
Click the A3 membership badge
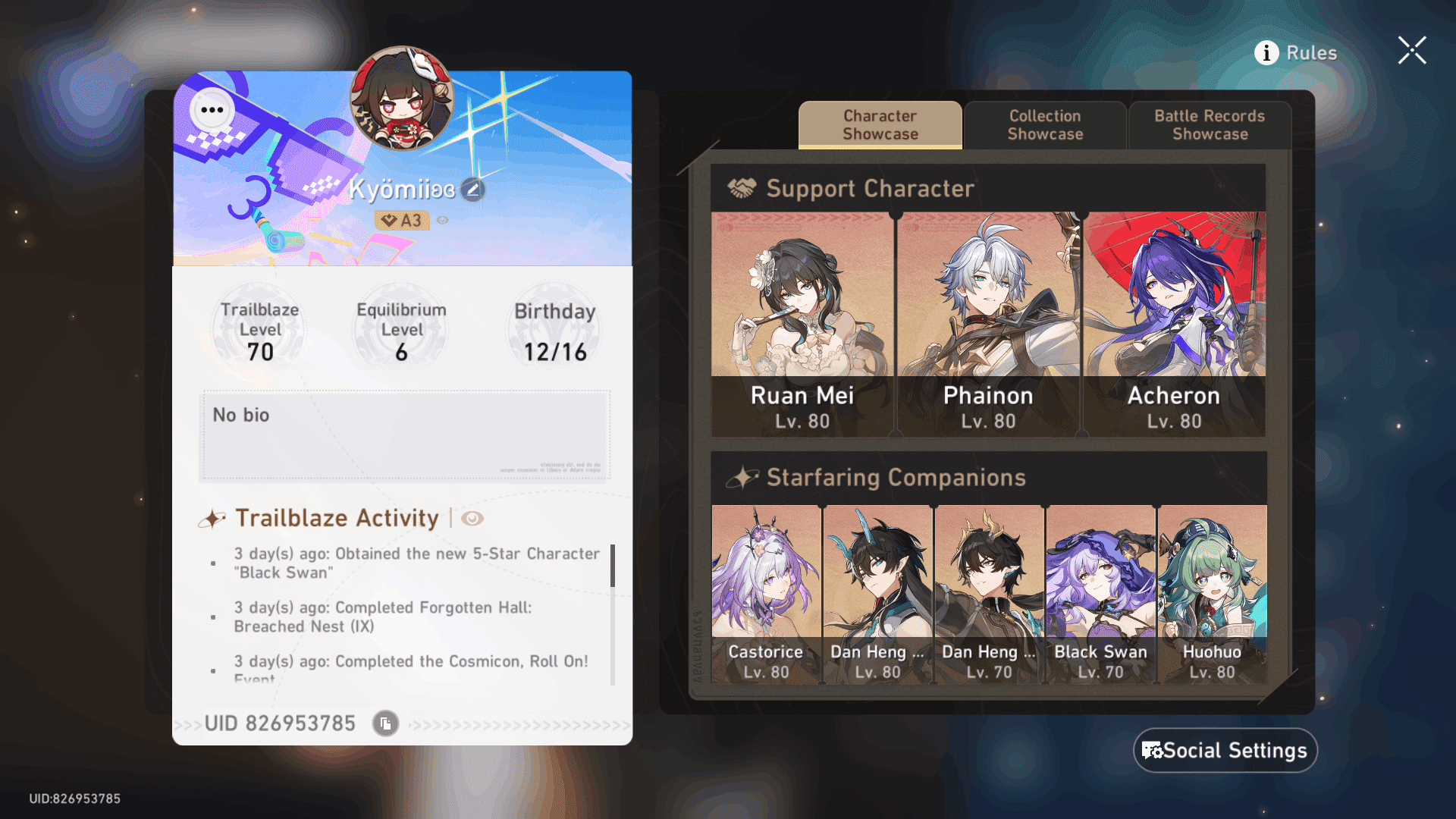403,219
